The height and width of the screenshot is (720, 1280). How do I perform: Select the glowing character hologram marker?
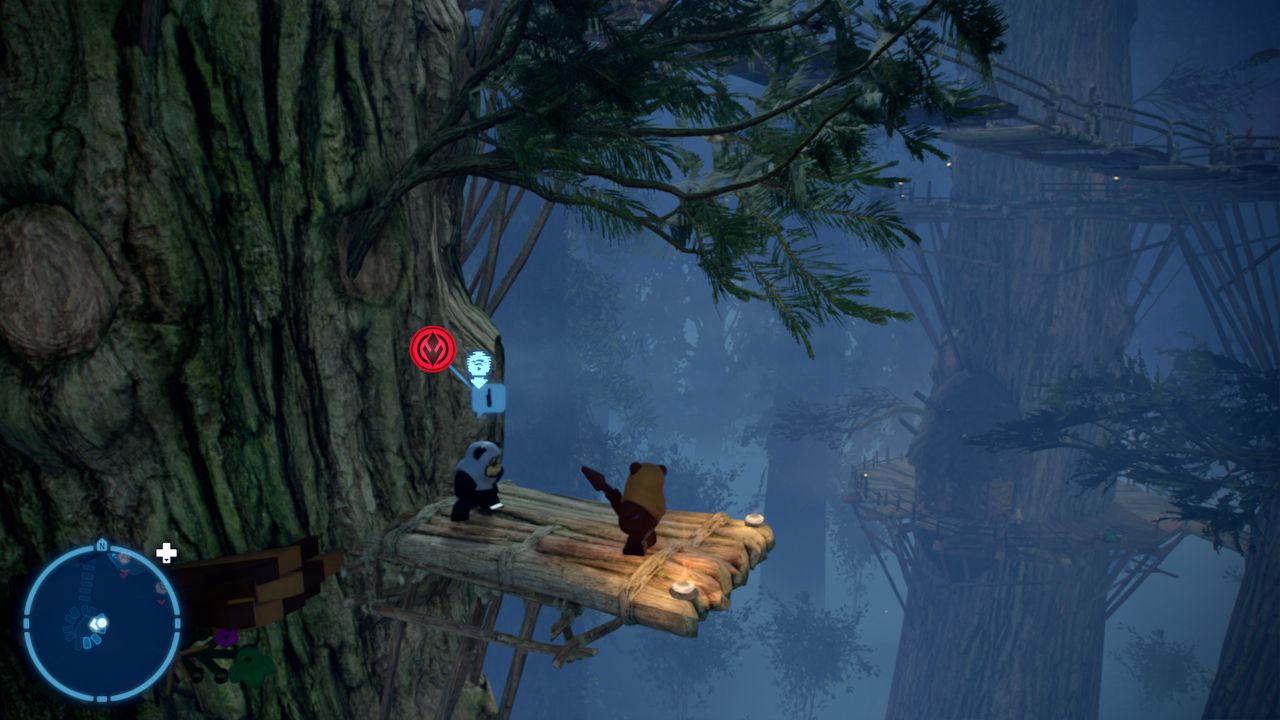click(x=478, y=362)
